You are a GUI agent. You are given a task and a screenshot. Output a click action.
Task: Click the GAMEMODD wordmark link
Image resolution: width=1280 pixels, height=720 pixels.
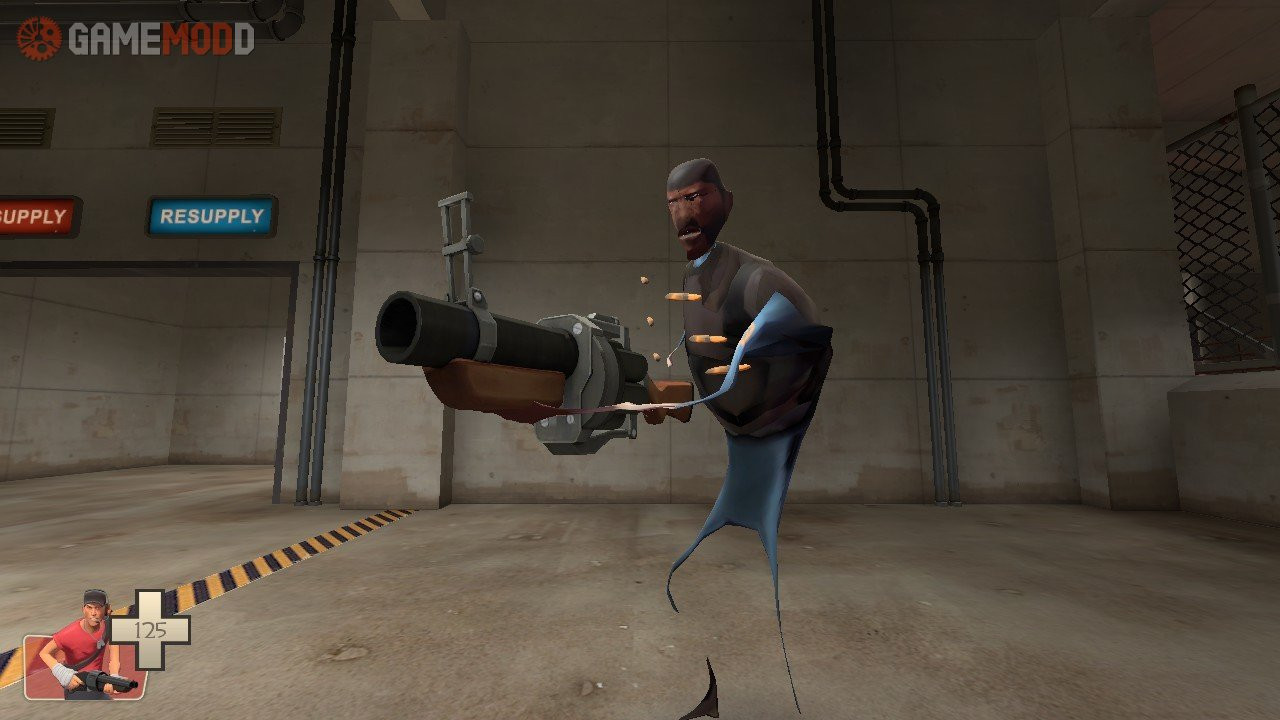(160, 38)
